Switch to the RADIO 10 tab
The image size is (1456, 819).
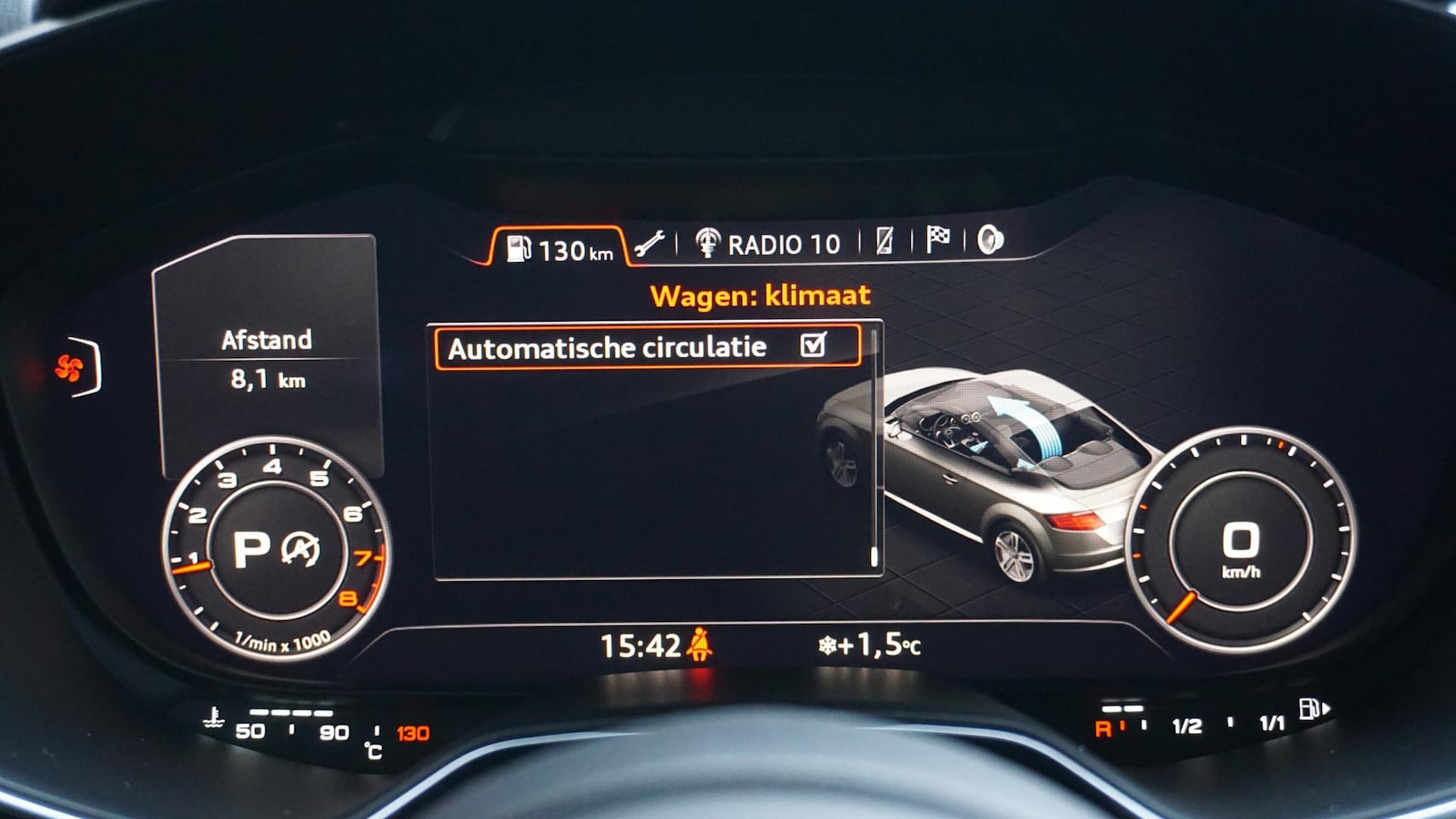pos(768,244)
